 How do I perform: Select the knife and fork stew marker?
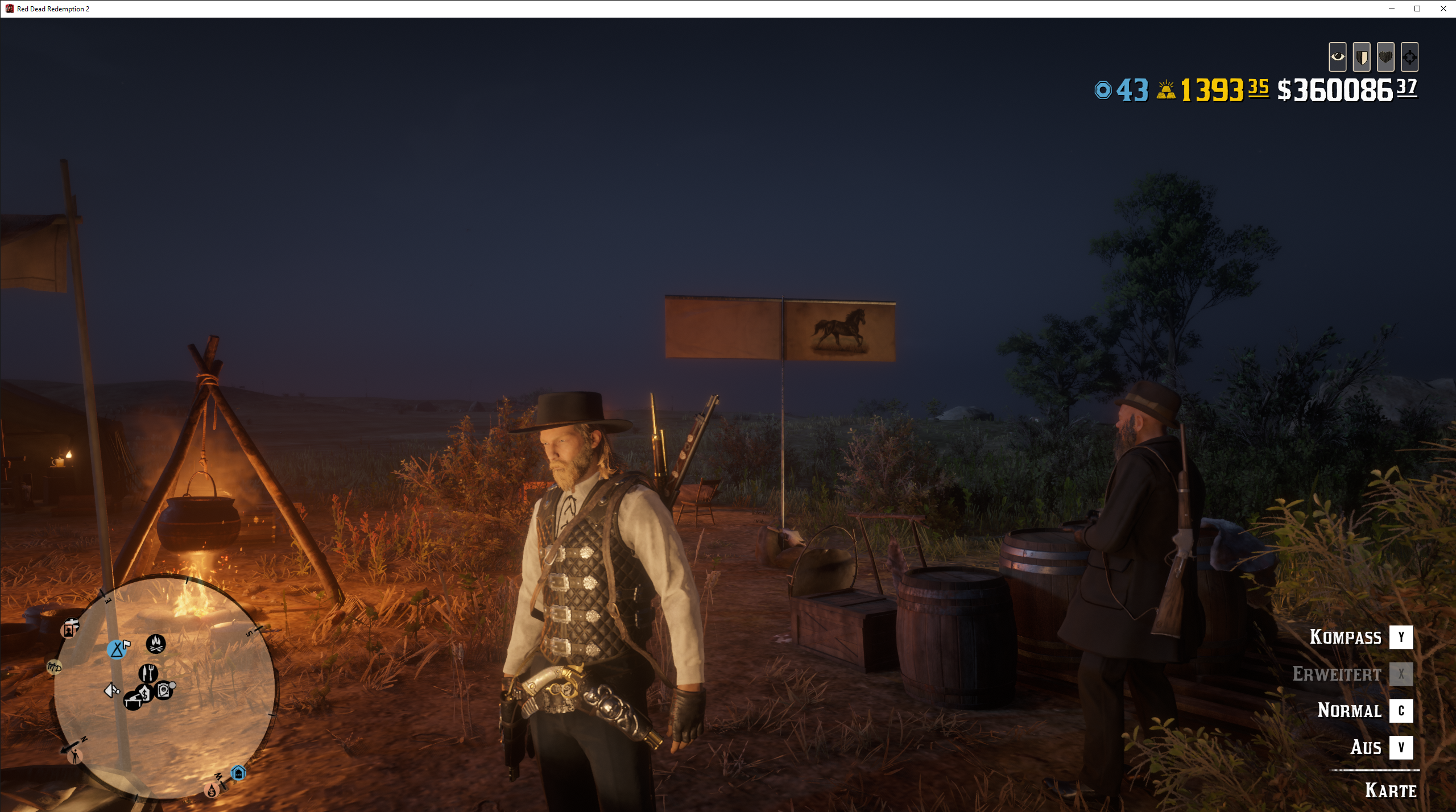[x=148, y=673]
